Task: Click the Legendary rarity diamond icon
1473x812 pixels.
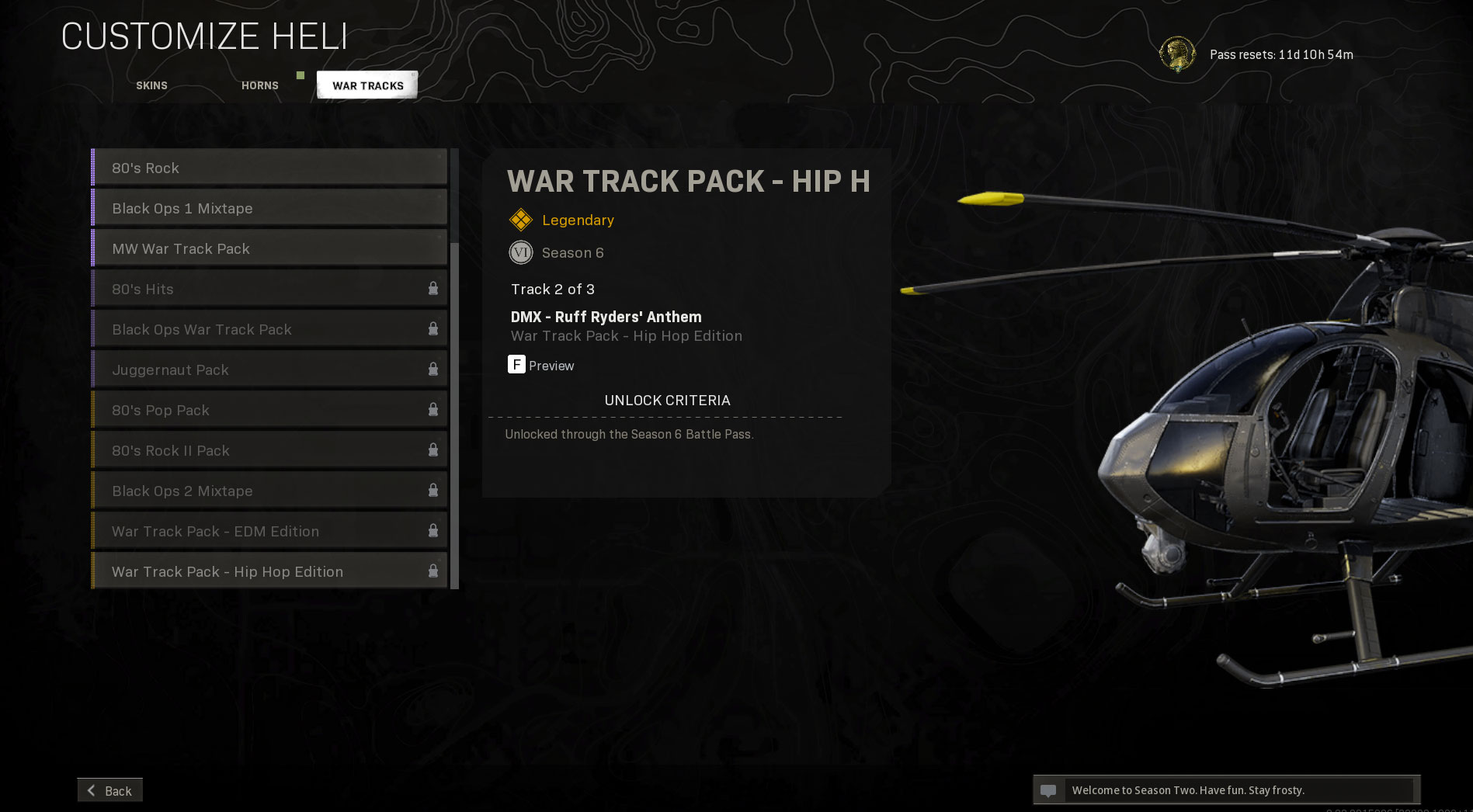Action: point(521,220)
